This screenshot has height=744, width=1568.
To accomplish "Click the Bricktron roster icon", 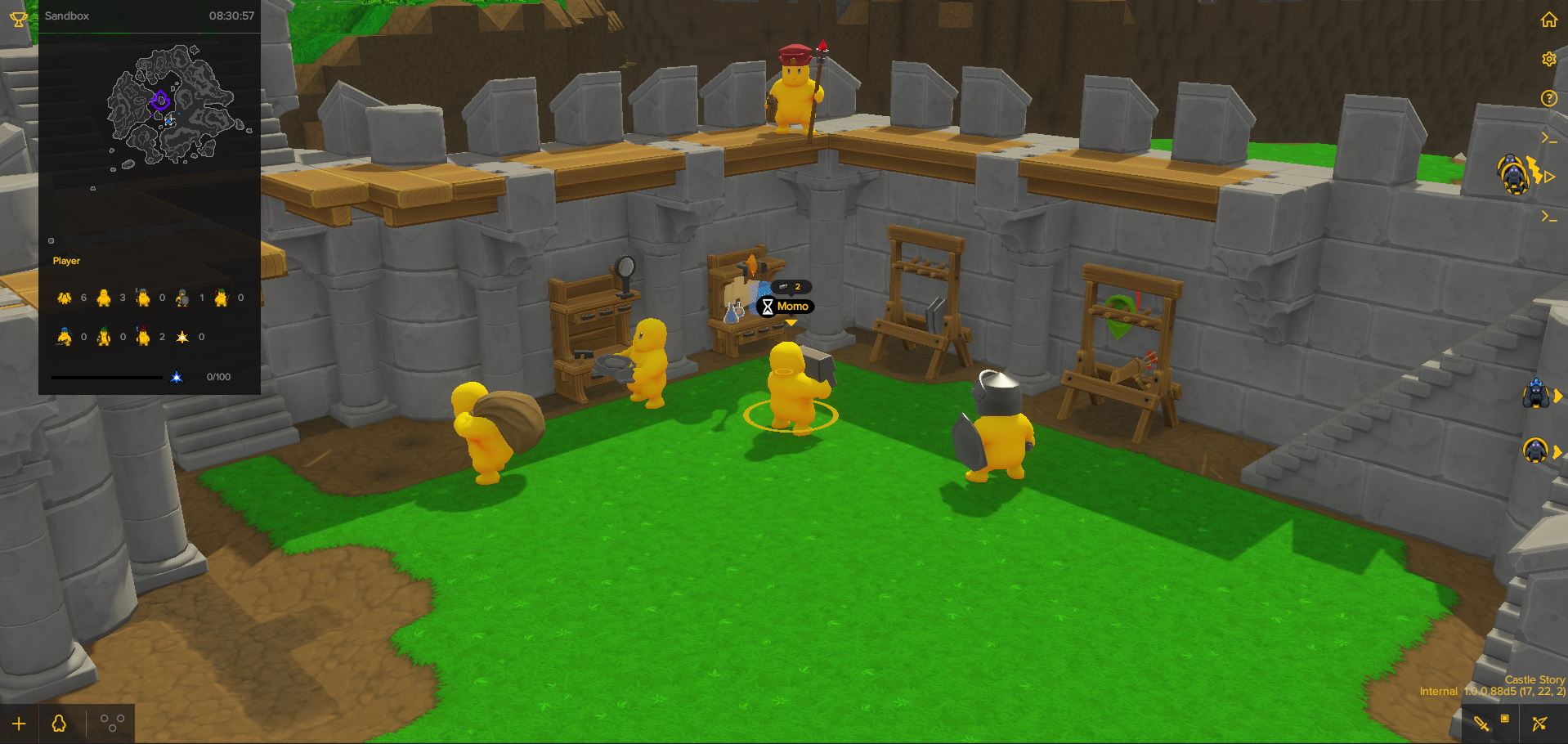I will click(58, 722).
